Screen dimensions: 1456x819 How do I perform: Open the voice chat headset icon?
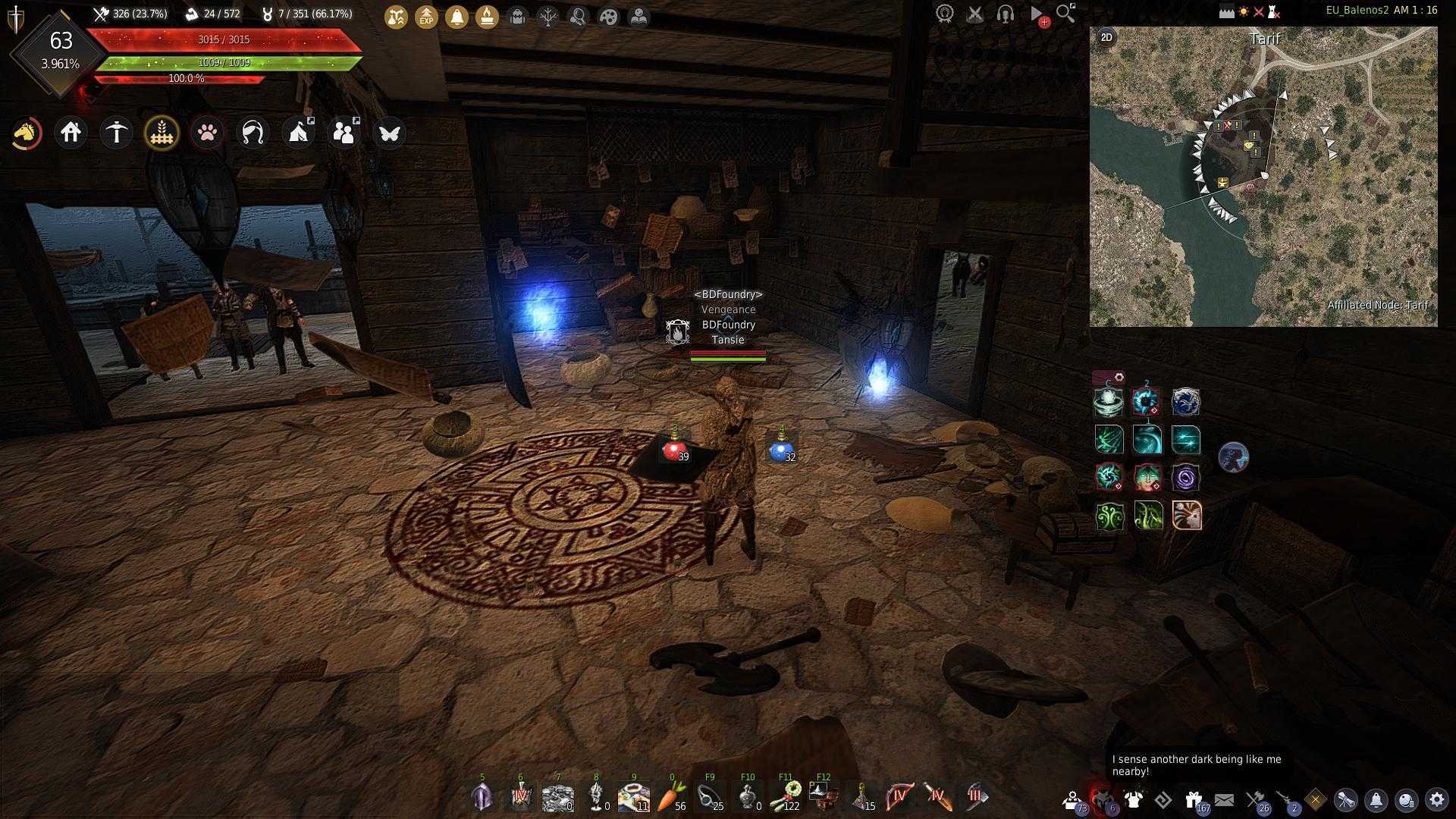click(1006, 14)
